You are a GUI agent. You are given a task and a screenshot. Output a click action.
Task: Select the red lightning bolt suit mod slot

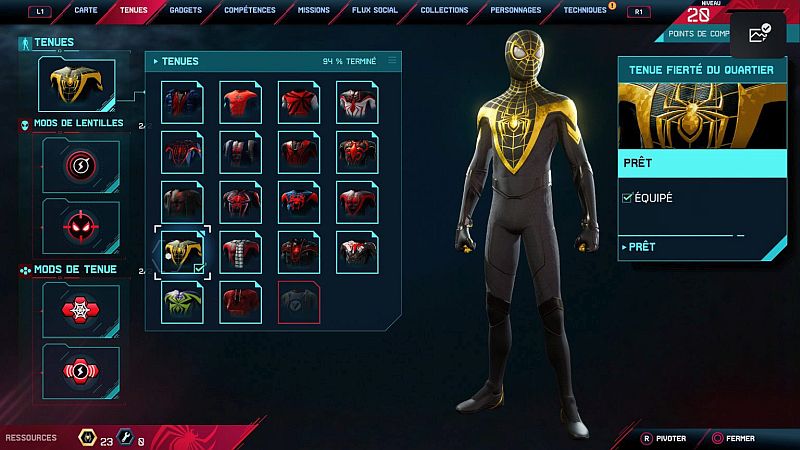81,371
